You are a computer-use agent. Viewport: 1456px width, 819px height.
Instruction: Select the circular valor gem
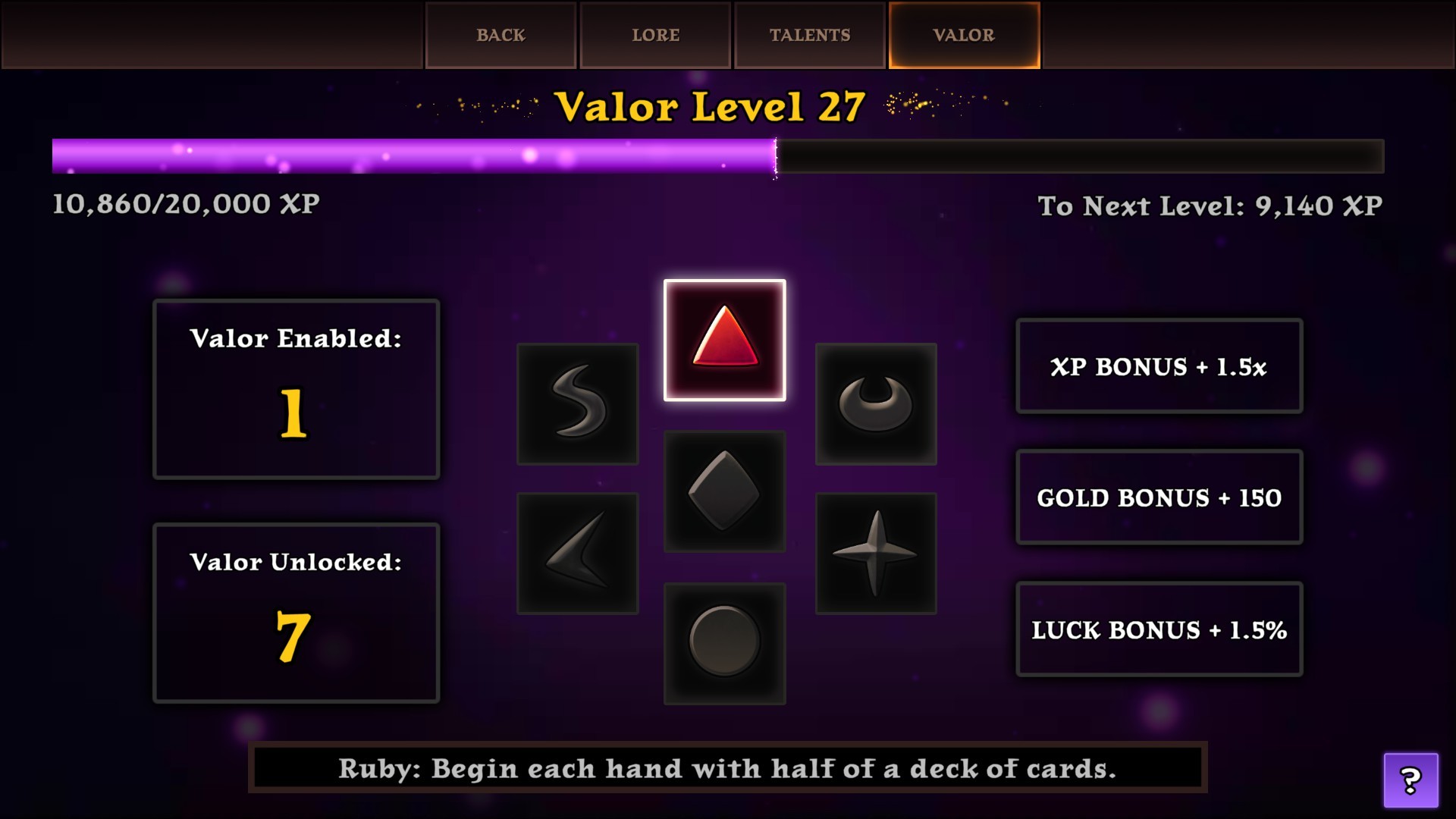point(724,643)
